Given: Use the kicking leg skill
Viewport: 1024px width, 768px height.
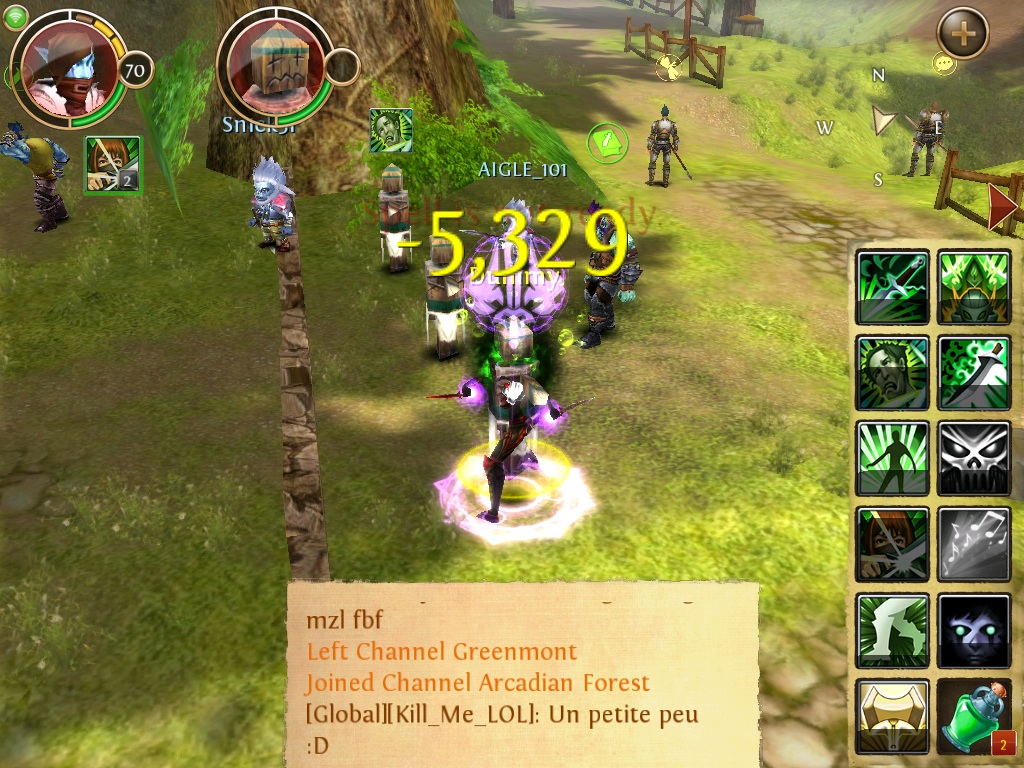Looking at the screenshot, I should pyautogui.click(x=893, y=630).
